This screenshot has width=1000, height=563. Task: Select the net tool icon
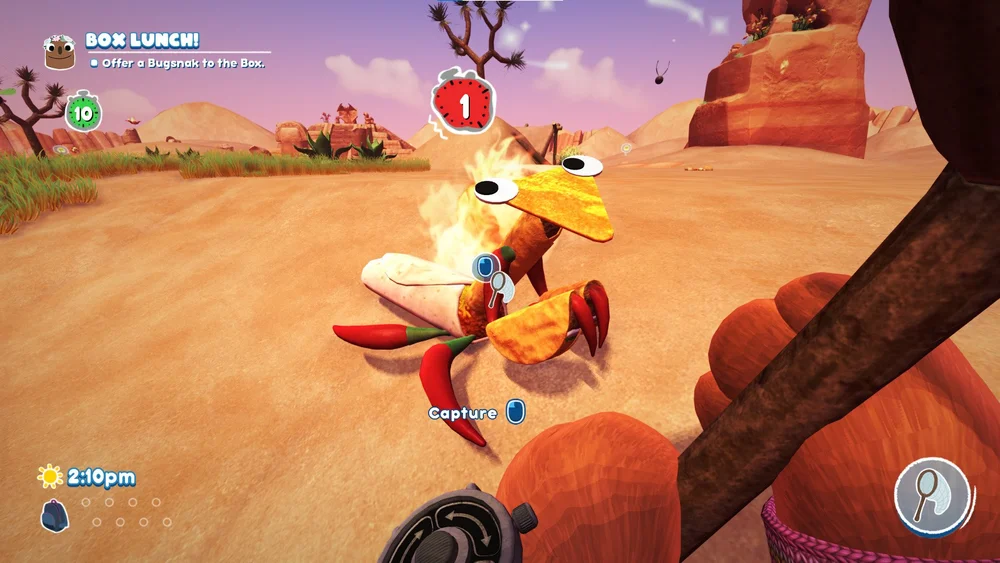934,495
